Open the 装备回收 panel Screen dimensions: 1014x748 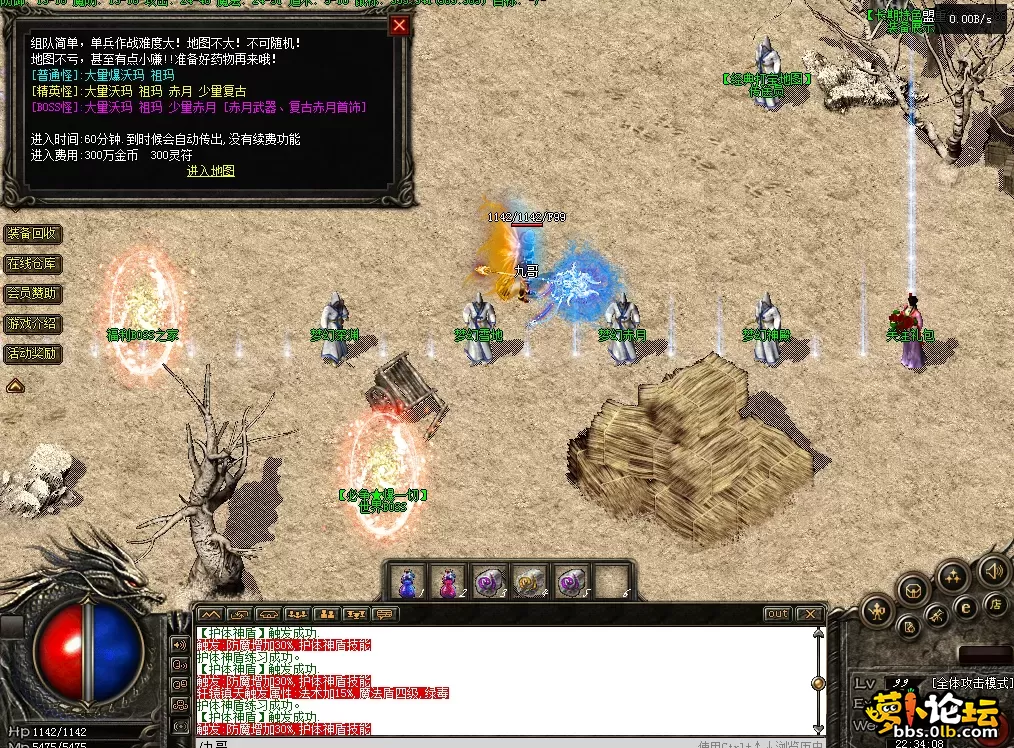(x=33, y=234)
